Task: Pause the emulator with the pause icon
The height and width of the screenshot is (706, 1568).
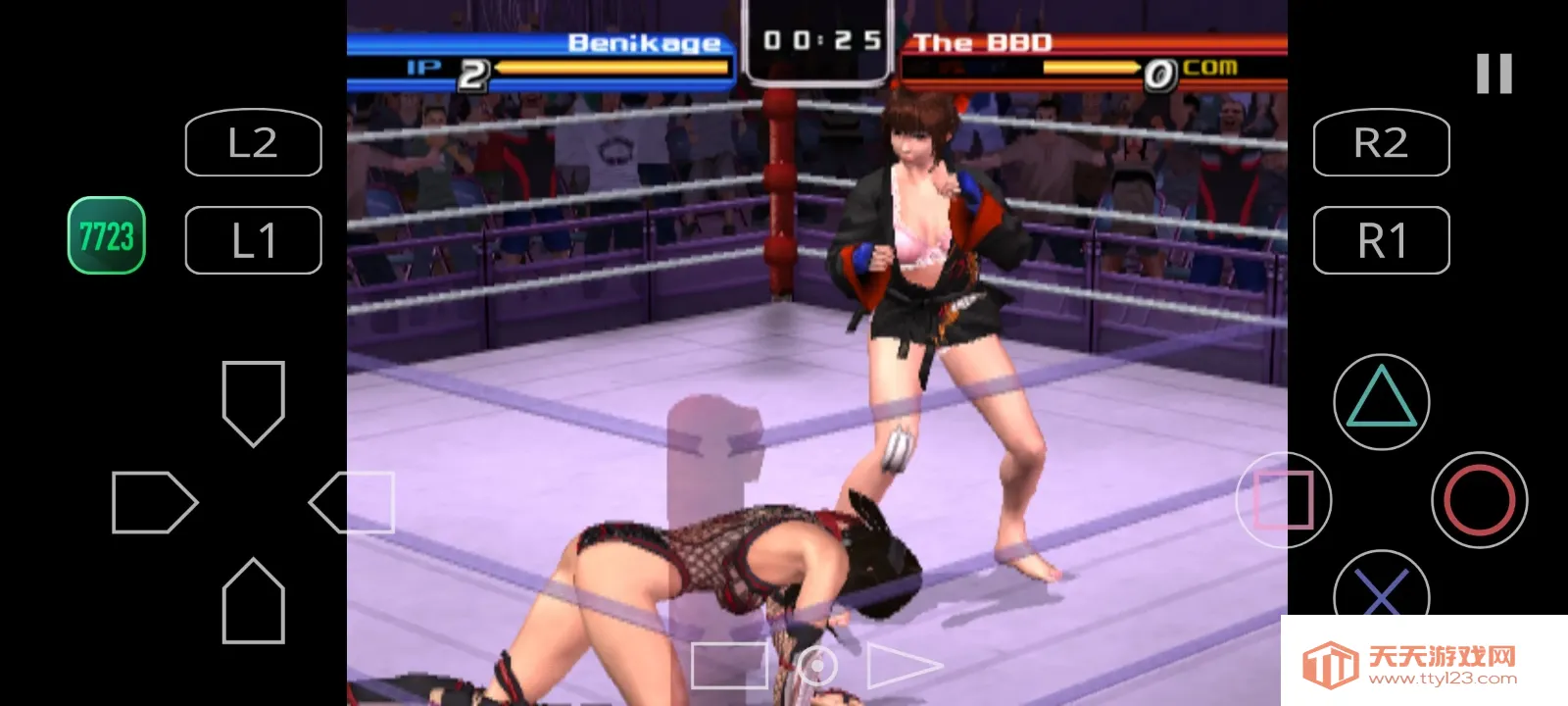Action: tap(1494, 74)
